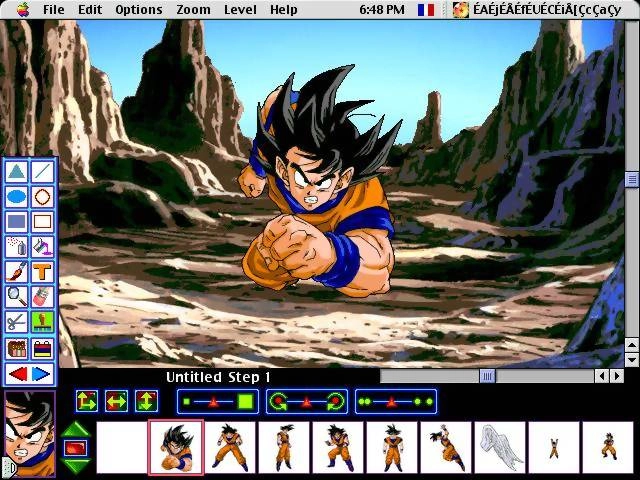Pick the filled blue ellipse shape tool
640x480 pixels.
coord(16,197)
